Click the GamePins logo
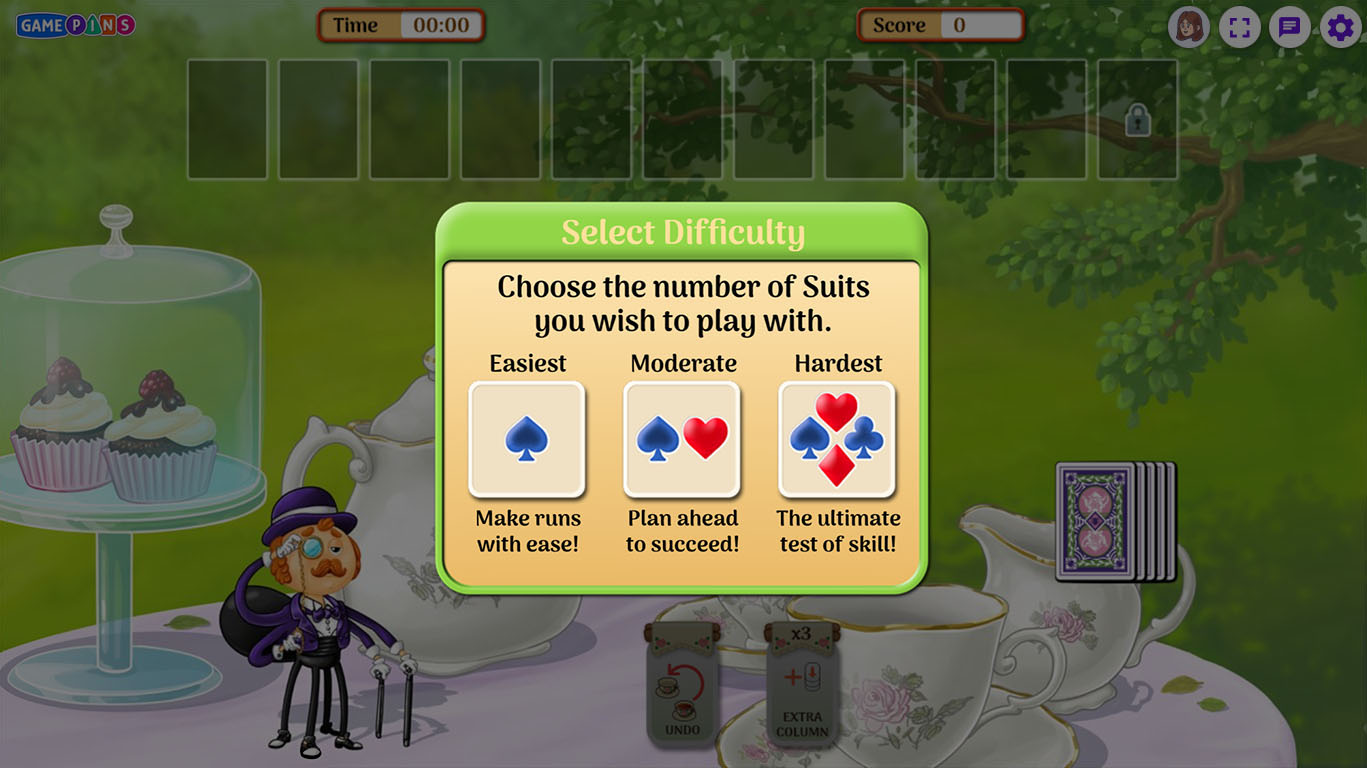 point(76,25)
